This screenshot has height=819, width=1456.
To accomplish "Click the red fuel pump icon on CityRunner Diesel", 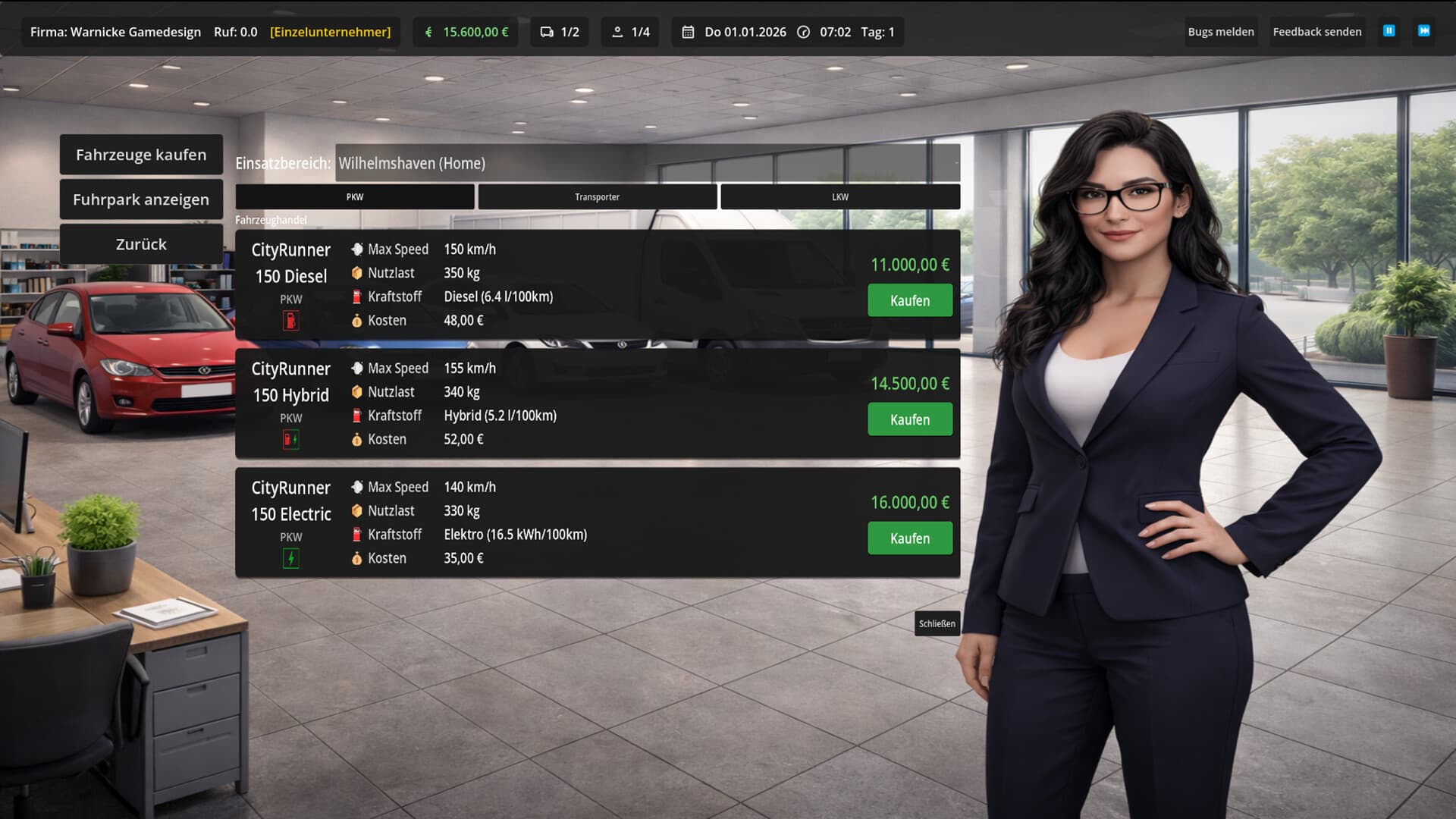I will (x=290, y=320).
